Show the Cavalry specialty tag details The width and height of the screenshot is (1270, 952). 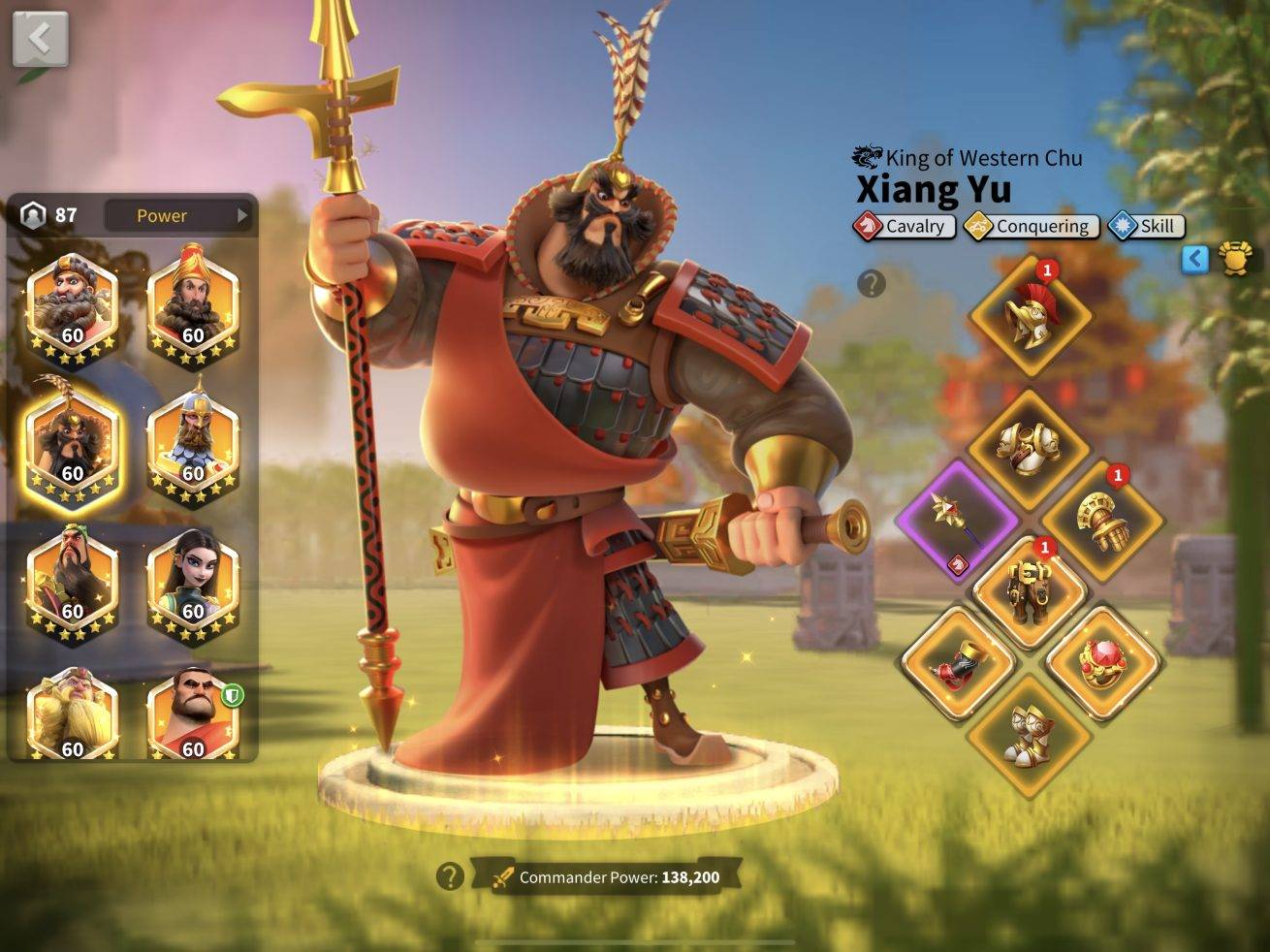click(x=905, y=226)
